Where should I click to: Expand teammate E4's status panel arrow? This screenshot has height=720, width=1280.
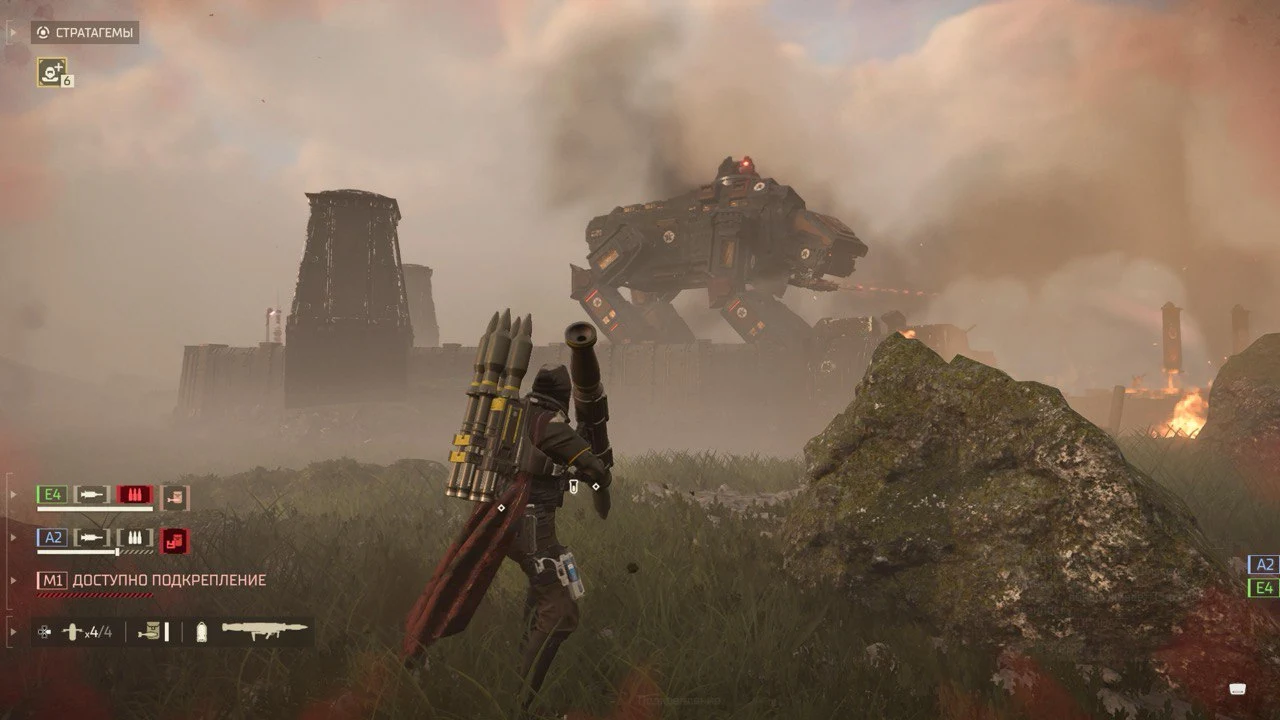click(x=12, y=495)
